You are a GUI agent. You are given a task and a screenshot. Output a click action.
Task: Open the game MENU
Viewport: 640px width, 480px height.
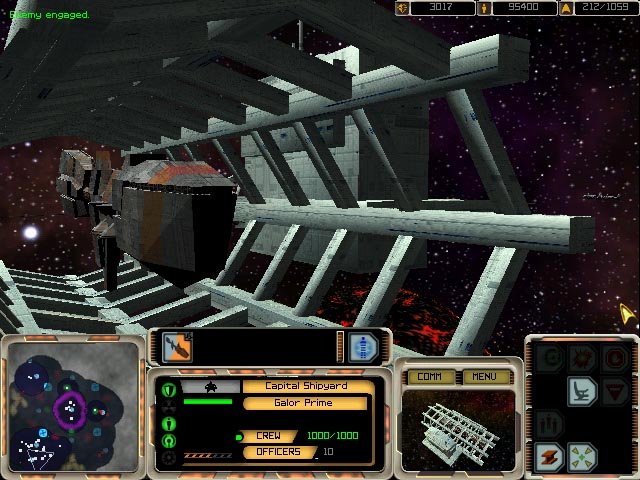pos(484,377)
